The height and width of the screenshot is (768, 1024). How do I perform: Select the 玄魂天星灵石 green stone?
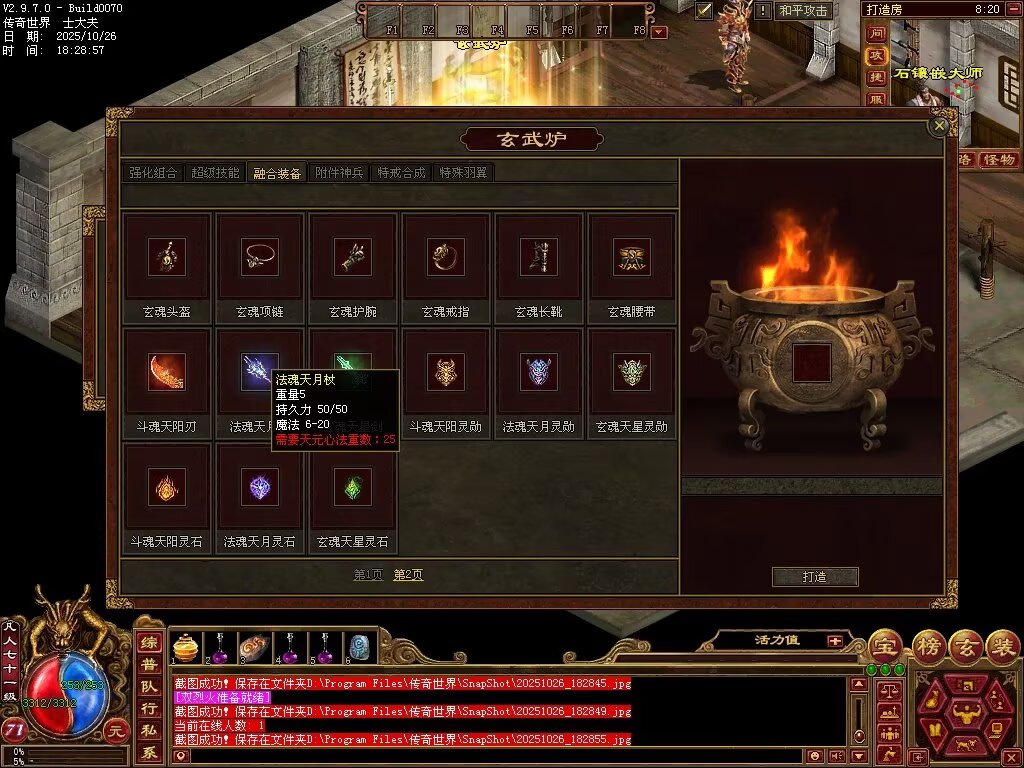pos(353,487)
